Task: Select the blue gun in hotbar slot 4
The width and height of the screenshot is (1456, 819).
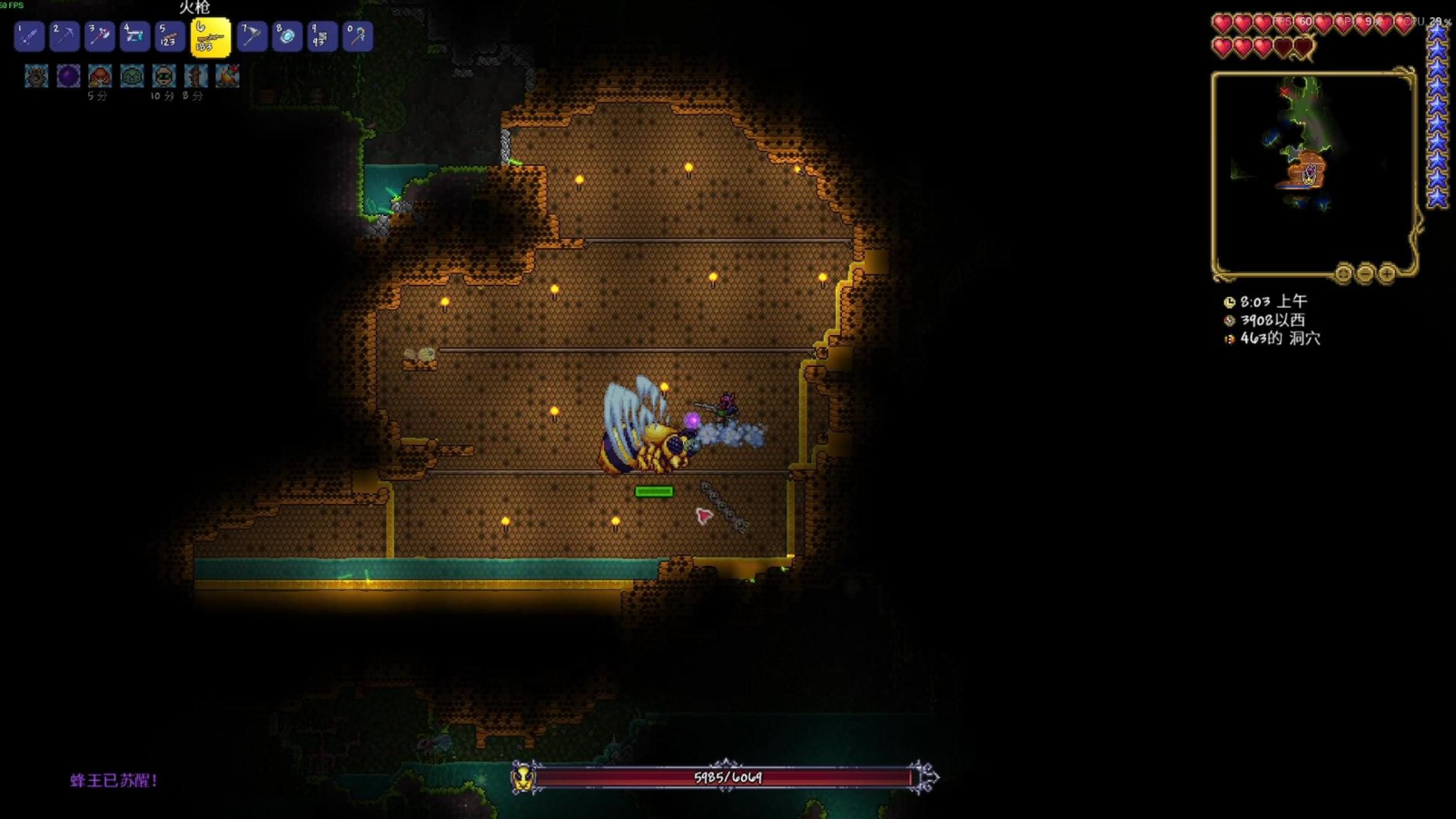Action: pos(134,36)
